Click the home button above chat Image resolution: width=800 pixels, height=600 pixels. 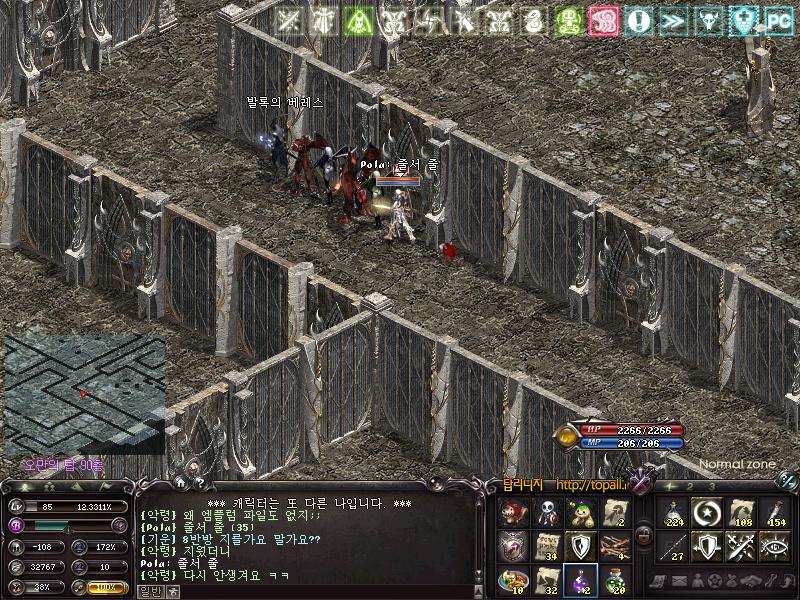(179, 484)
